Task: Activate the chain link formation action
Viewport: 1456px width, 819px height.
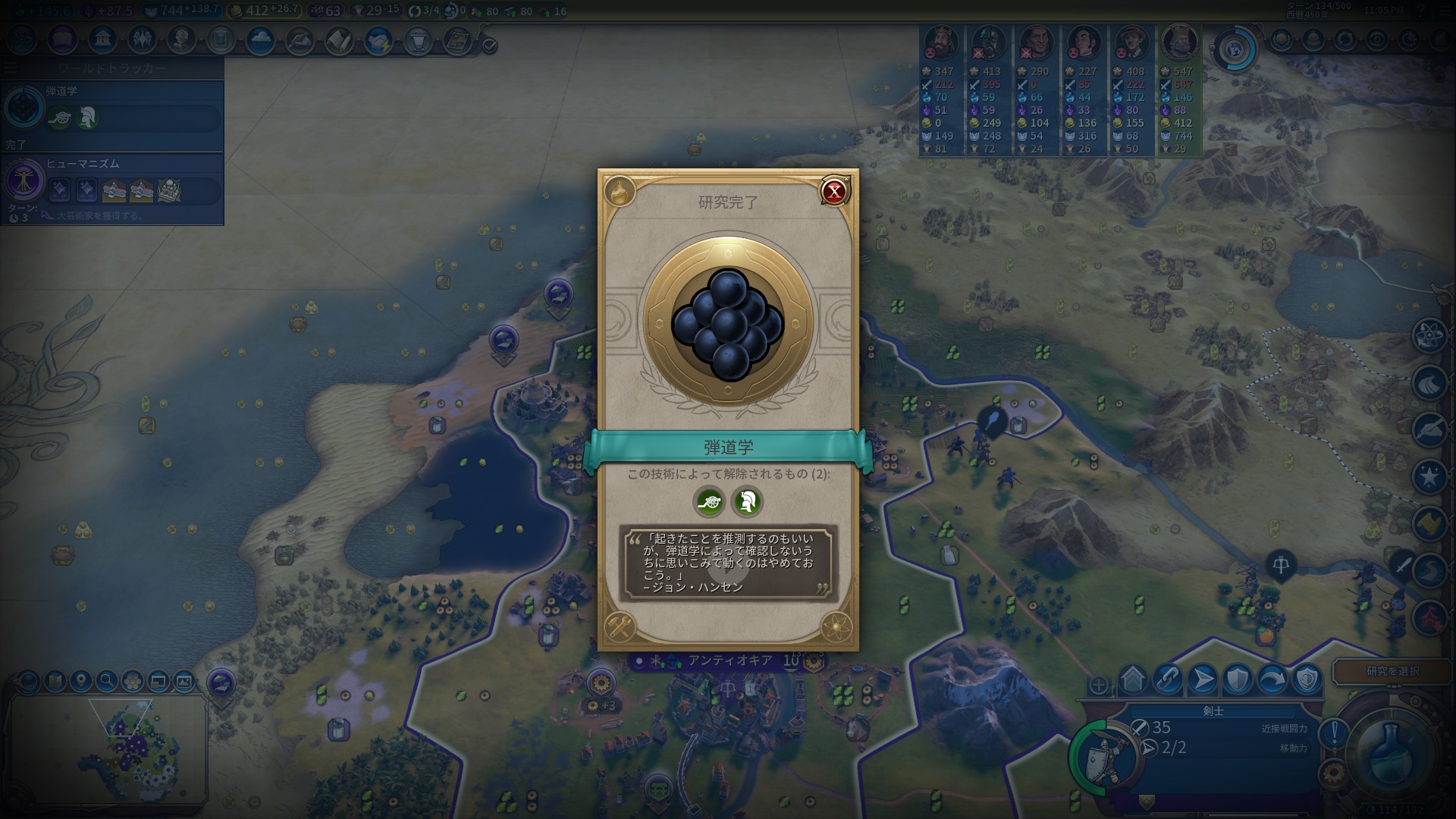Action: pyautogui.click(x=1167, y=679)
